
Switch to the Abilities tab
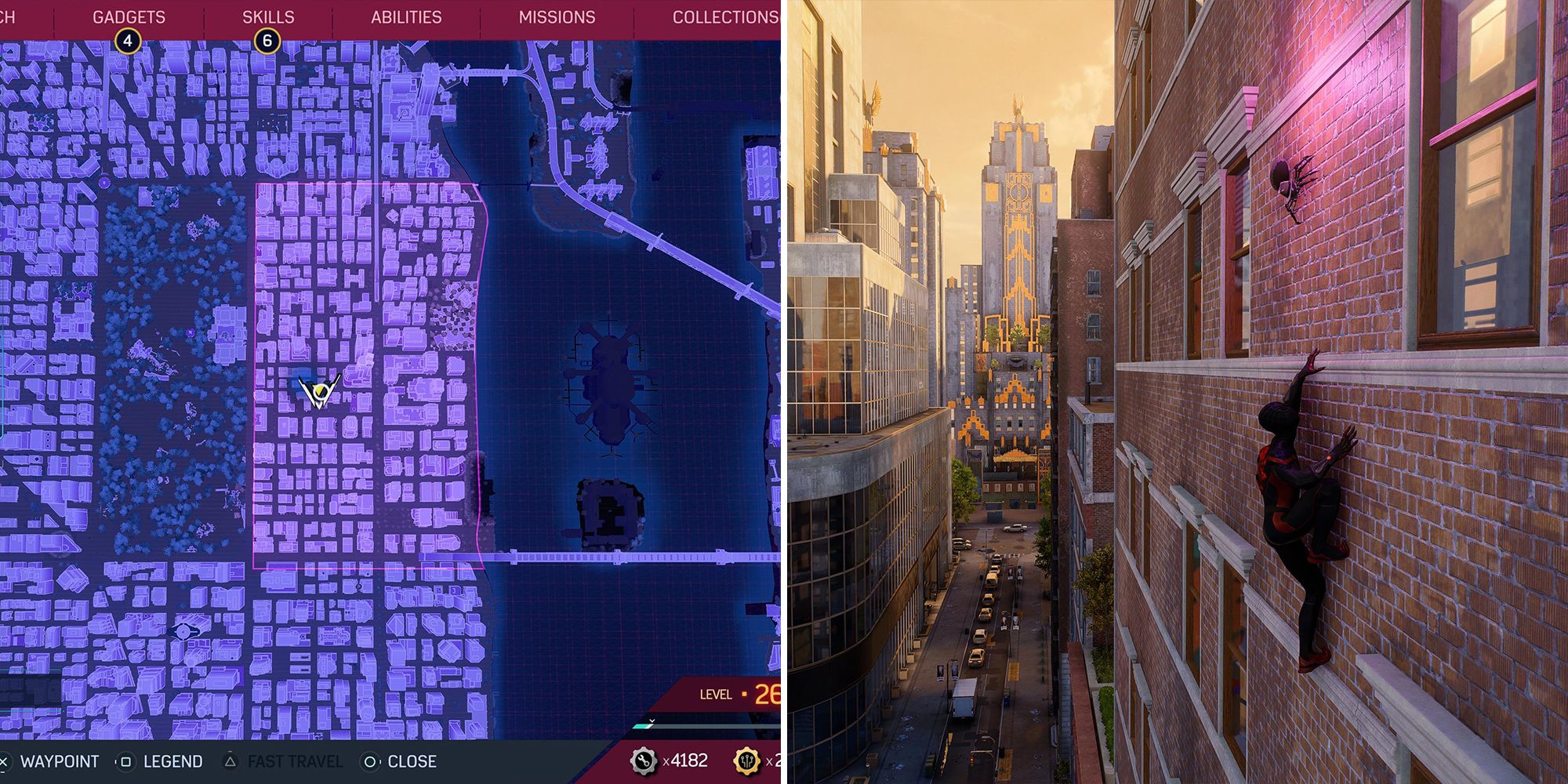pyautogui.click(x=406, y=16)
